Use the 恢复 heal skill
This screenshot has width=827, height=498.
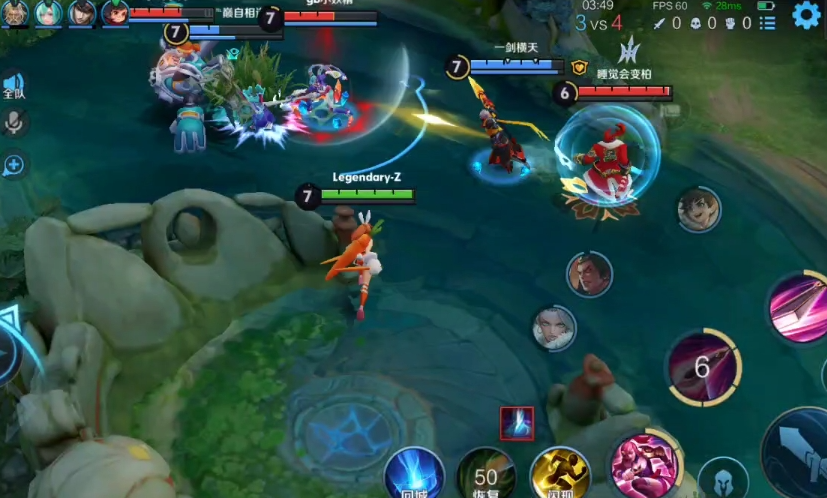[x=486, y=474]
